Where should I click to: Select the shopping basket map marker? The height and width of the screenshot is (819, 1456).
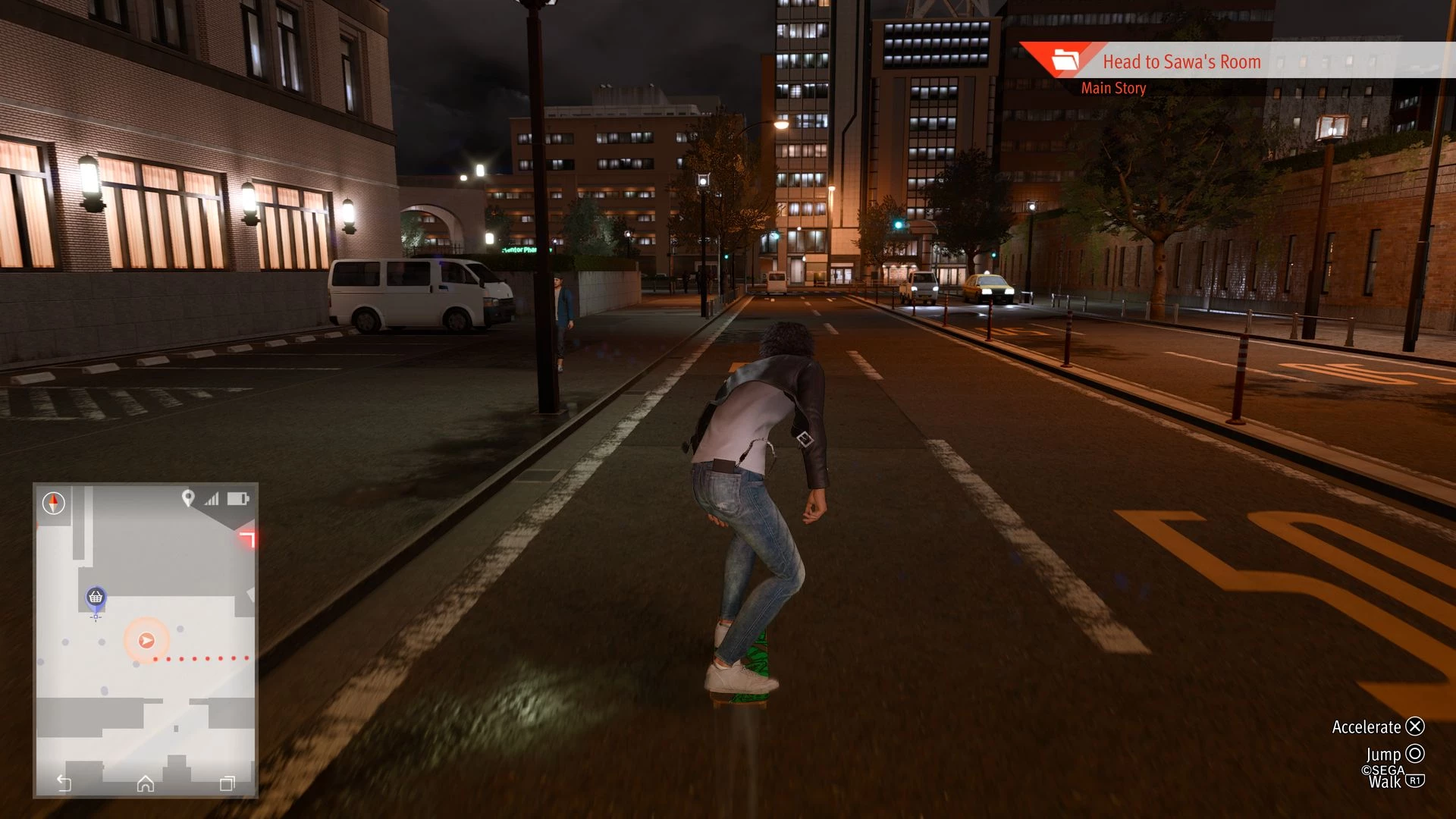coord(96,598)
